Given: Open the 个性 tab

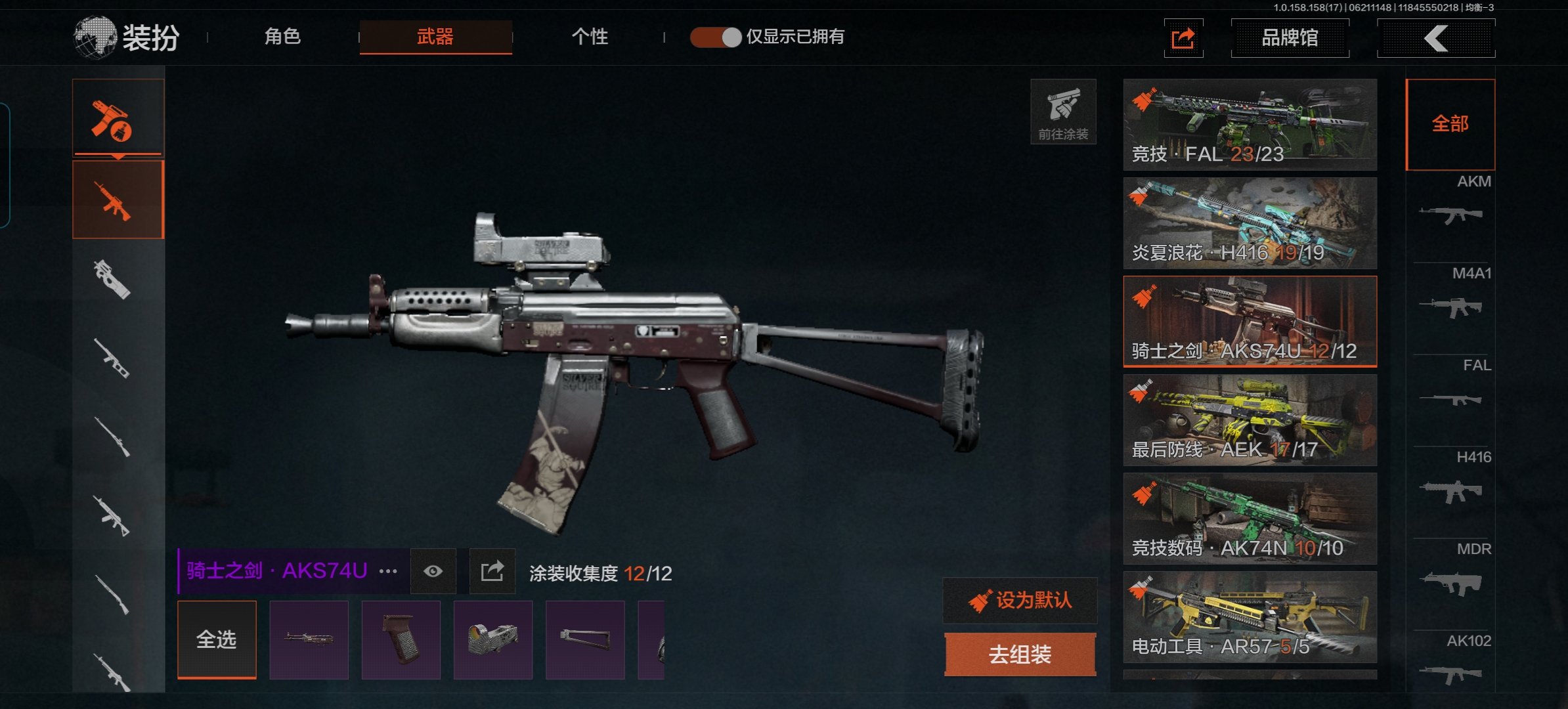Looking at the screenshot, I should coord(590,37).
